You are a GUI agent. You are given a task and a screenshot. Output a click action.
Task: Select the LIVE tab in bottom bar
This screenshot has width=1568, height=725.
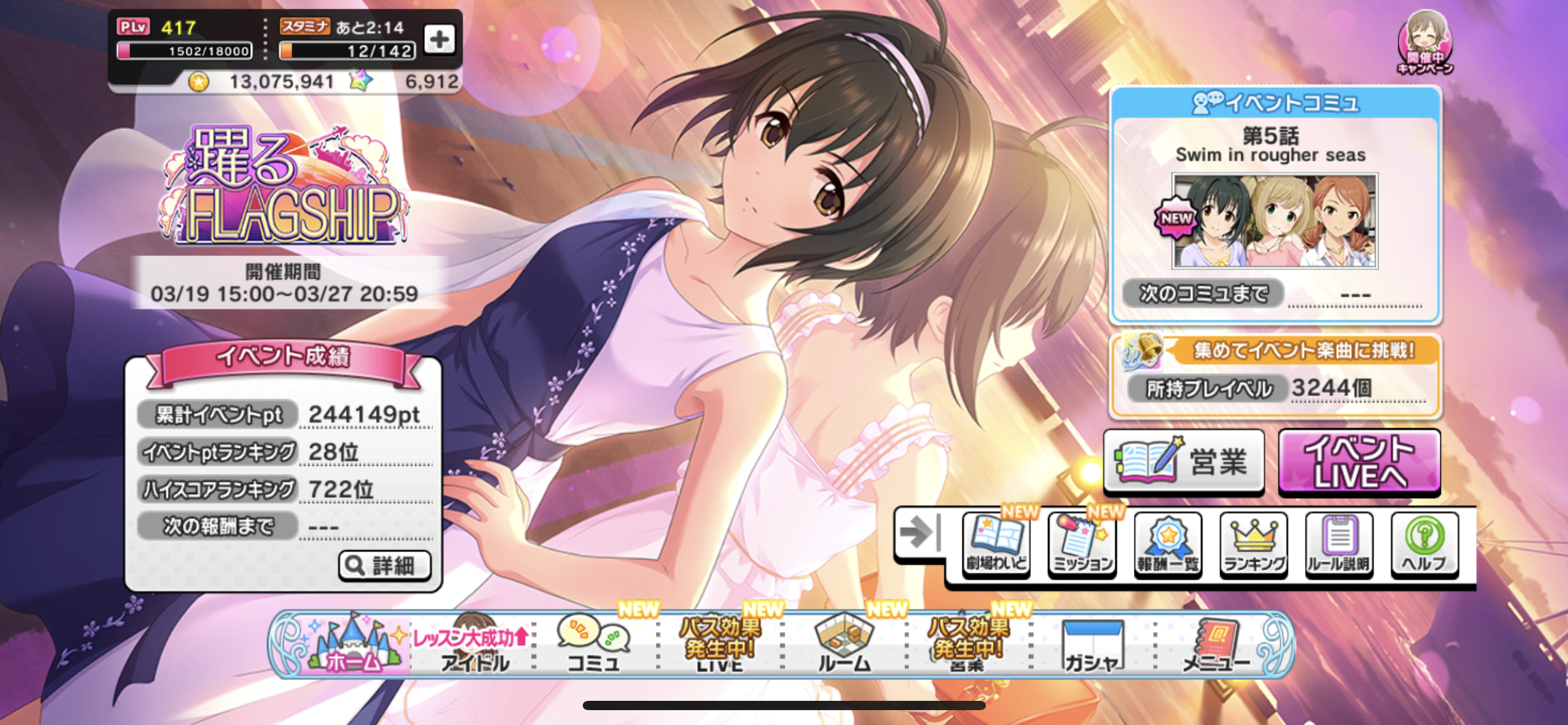coord(720,644)
